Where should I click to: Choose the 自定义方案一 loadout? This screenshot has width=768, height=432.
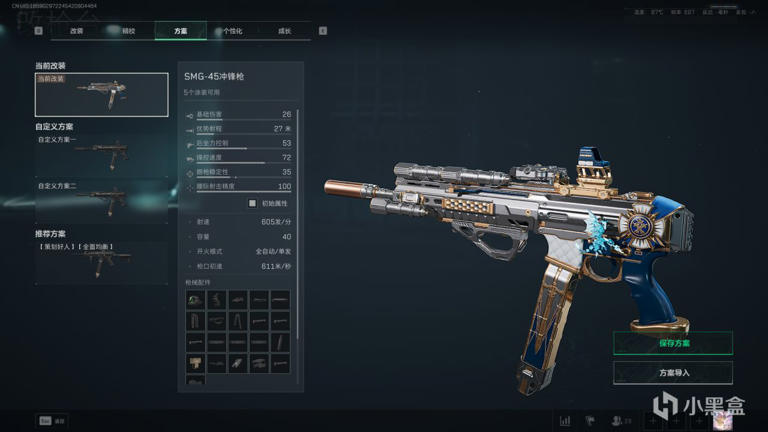[x=101, y=155]
